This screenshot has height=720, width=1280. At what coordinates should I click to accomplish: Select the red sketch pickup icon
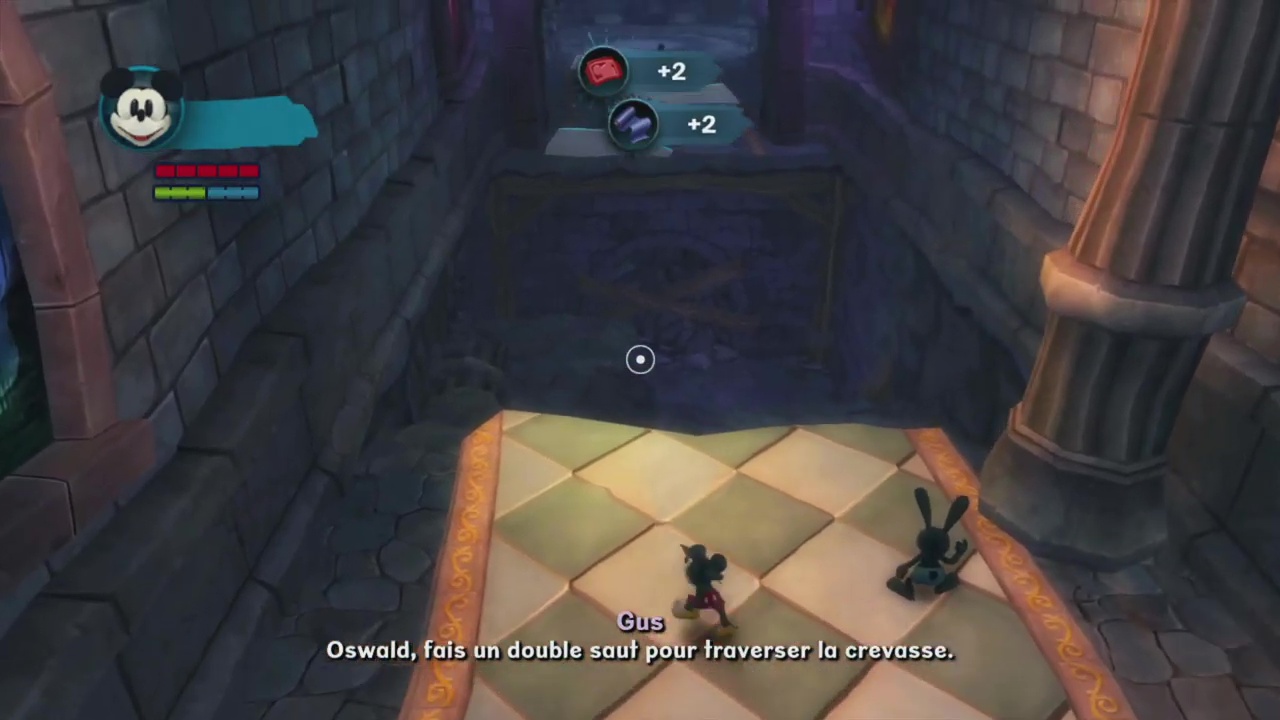tap(604, 70)
